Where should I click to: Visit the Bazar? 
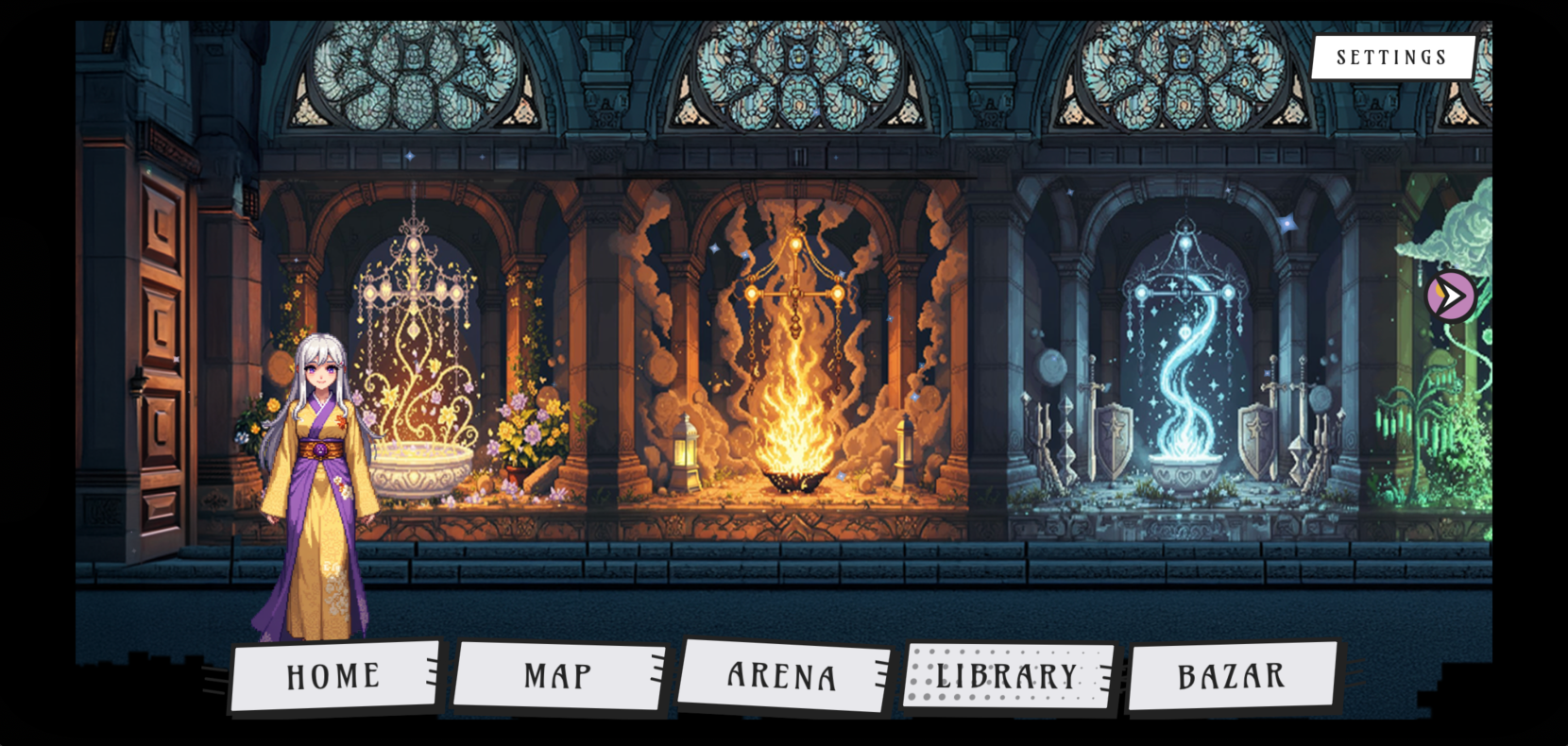[1231, 676]
